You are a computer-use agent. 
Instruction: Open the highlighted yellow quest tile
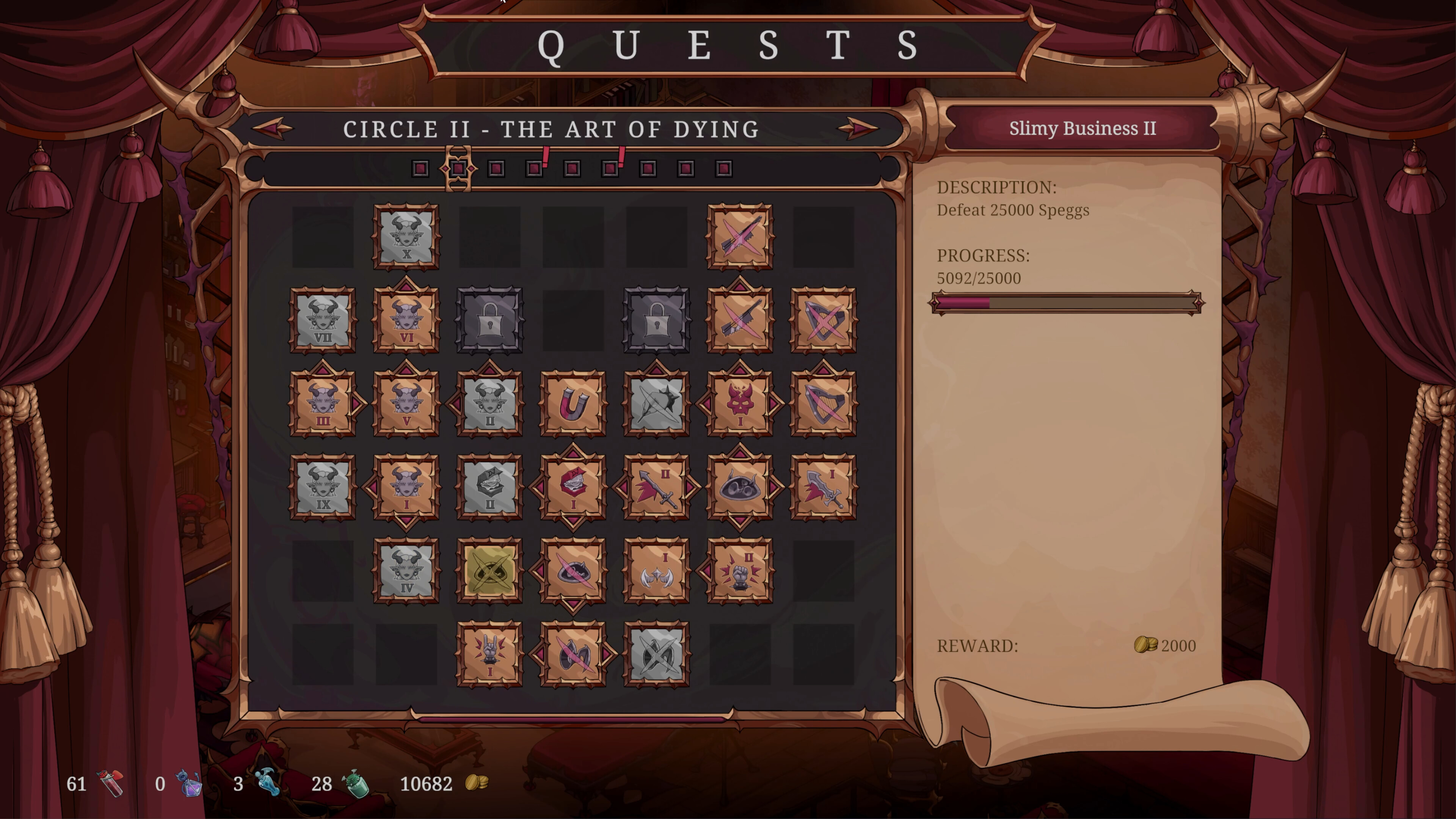(x=490, y=570)
